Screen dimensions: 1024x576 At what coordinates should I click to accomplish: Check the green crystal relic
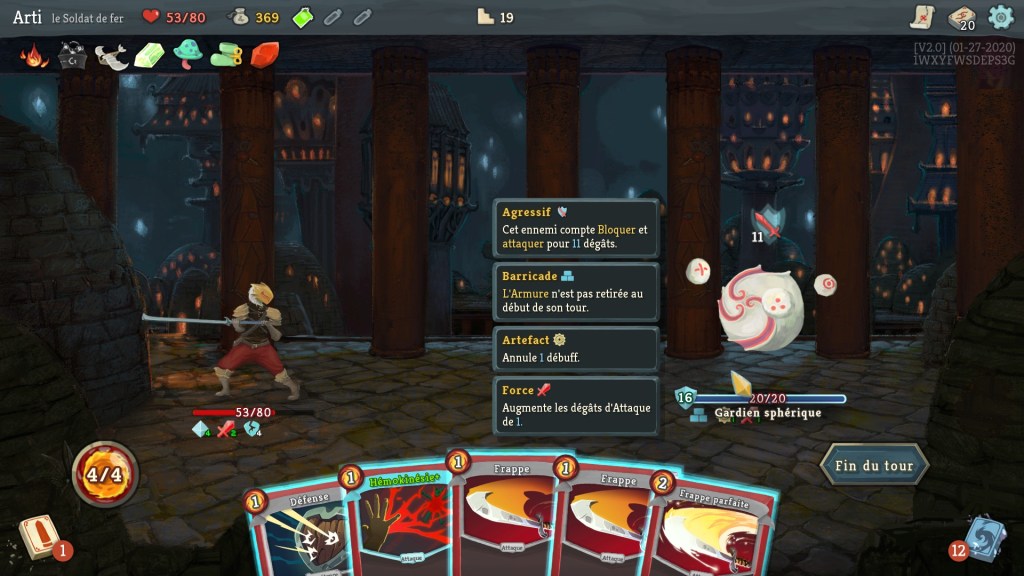point(149,55)
